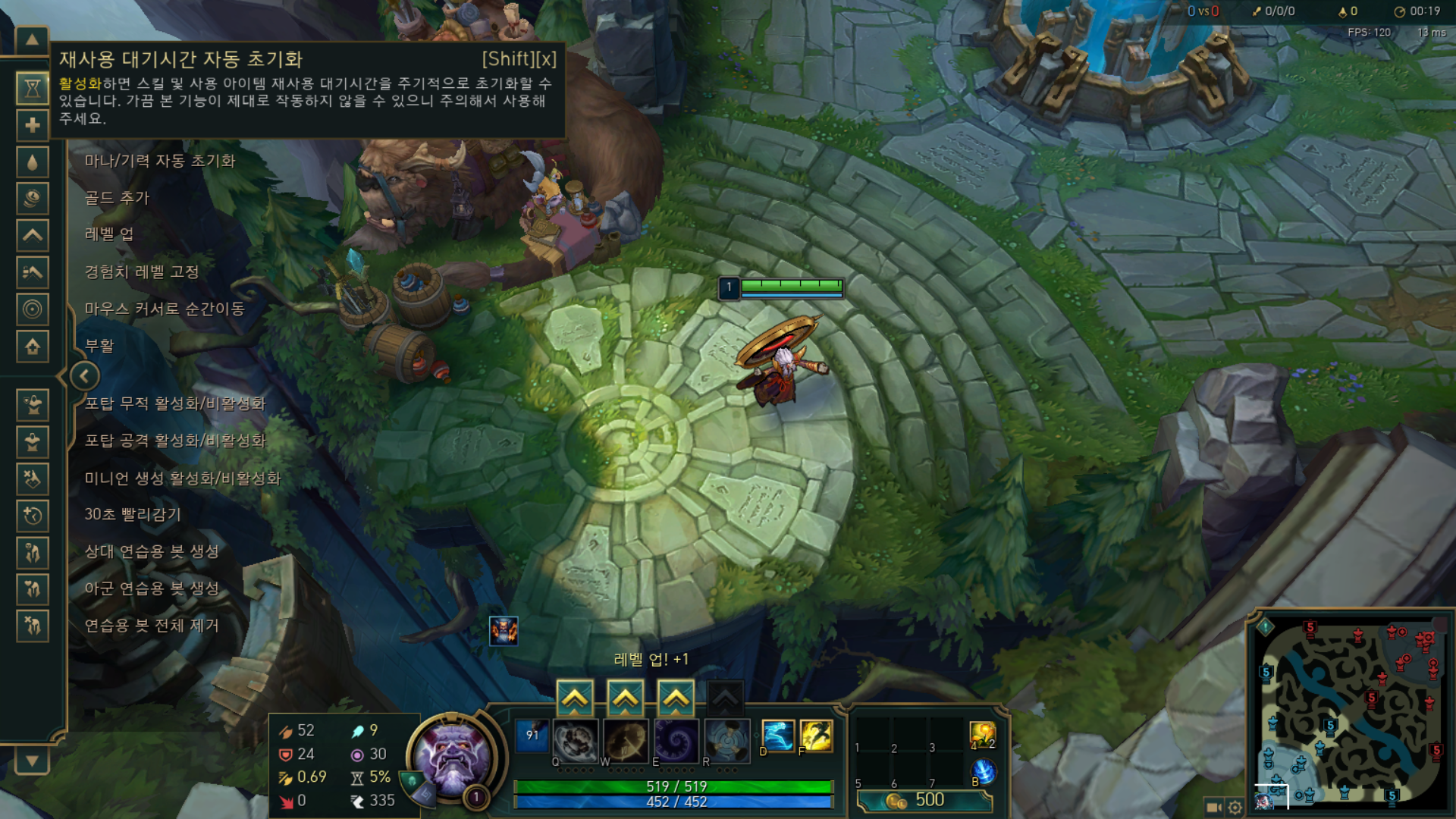Click 연습용 봇 전체 제거 to remove all bots
The width and height of the screenshot is (1456, 819).
coord(152,626)
